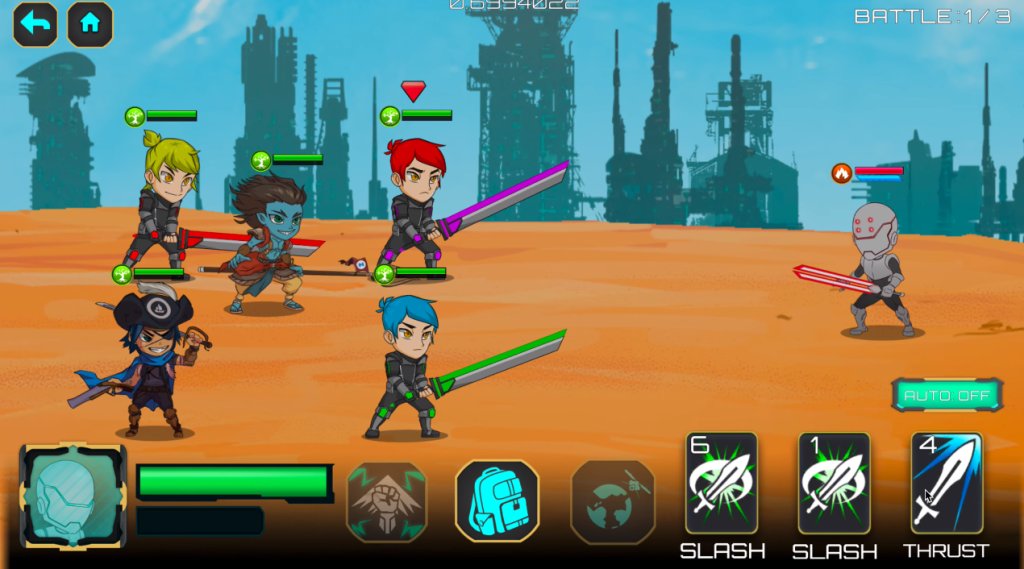This screenshot has width=1024, height=569.
Task: Click the helmeted hero portrait
Action: coord(73,497)
